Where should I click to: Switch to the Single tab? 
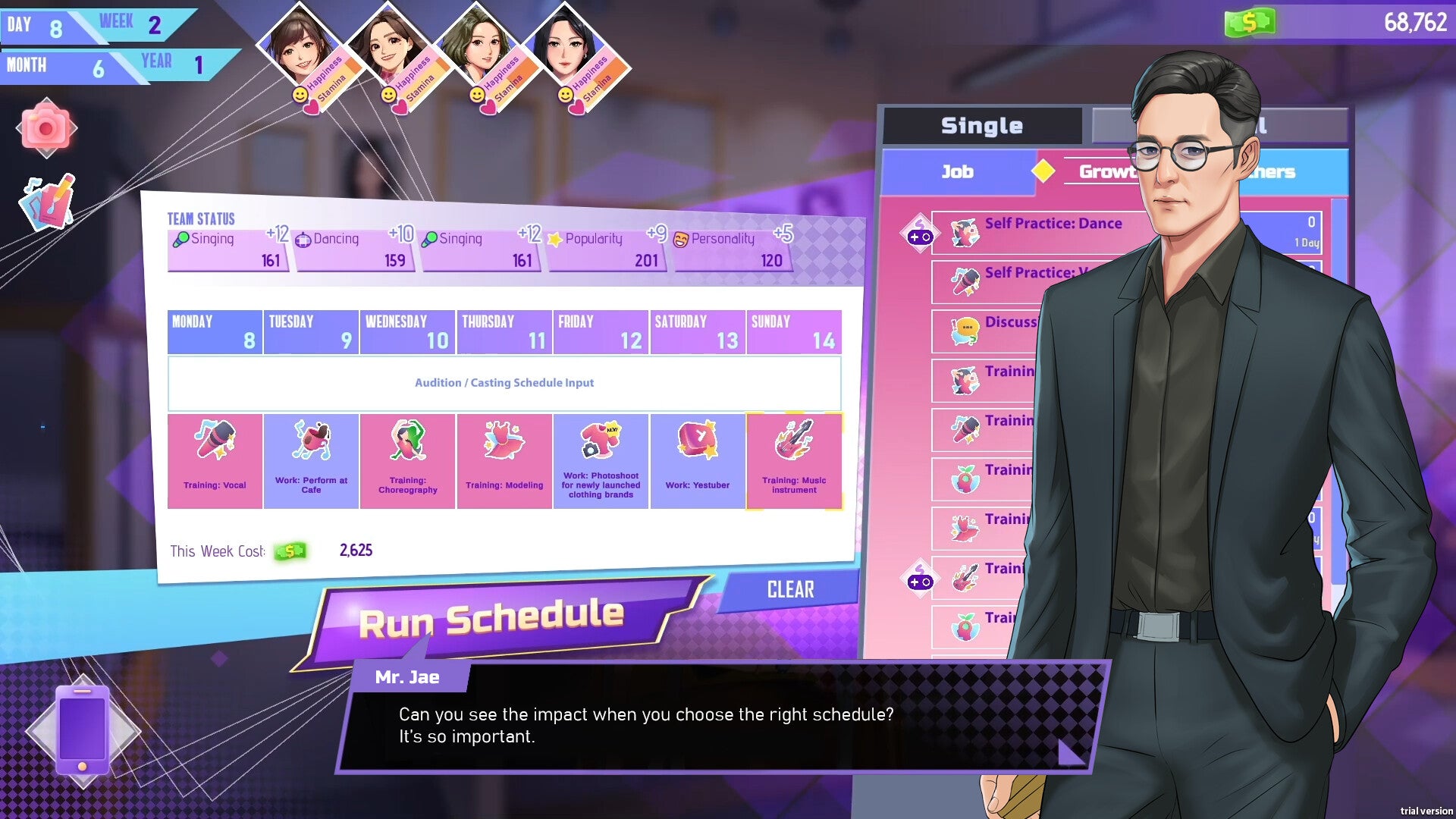(982, 125)
